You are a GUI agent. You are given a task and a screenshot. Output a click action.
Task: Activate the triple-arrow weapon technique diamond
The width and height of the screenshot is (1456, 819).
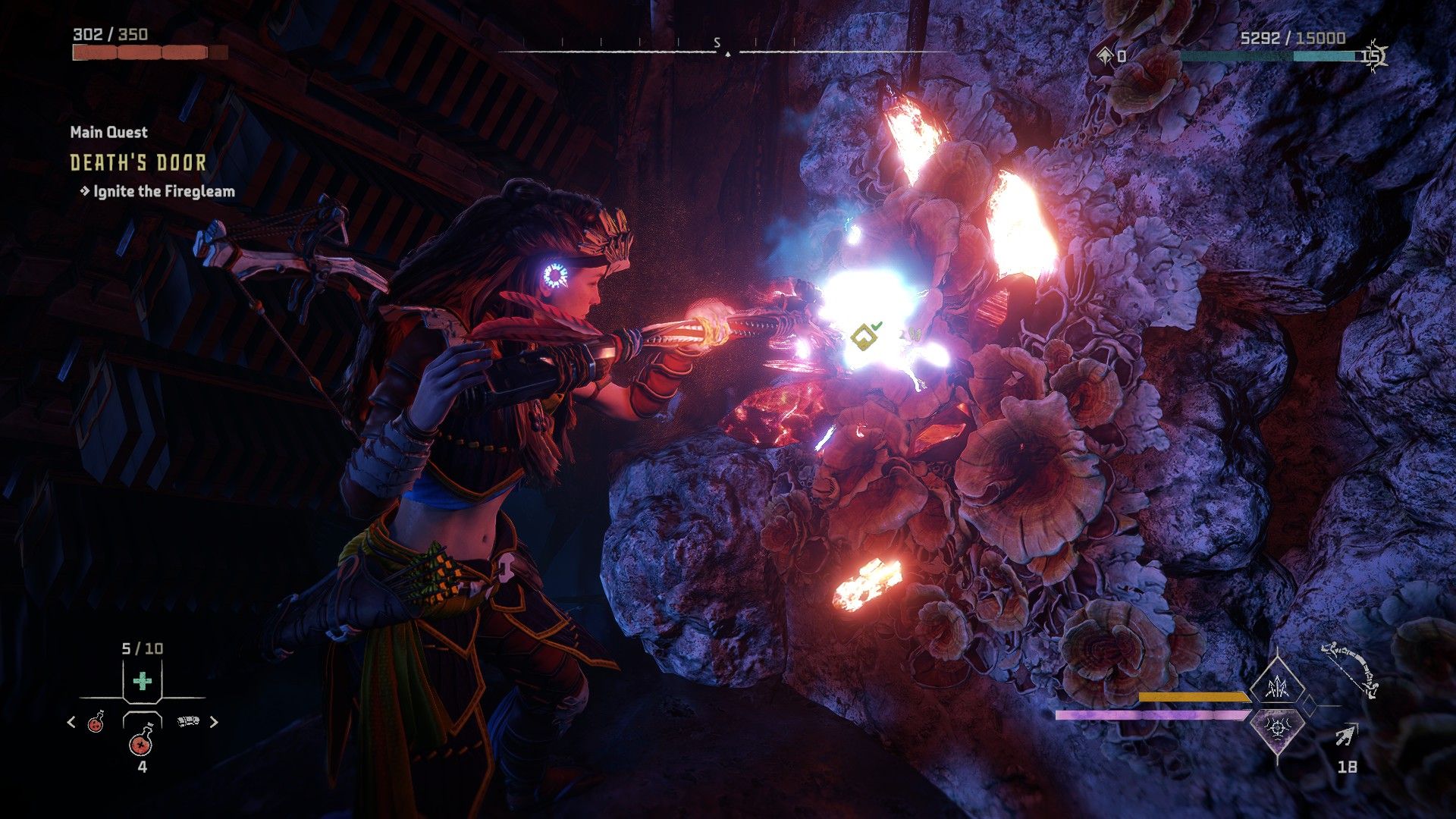coord(1278,688)
